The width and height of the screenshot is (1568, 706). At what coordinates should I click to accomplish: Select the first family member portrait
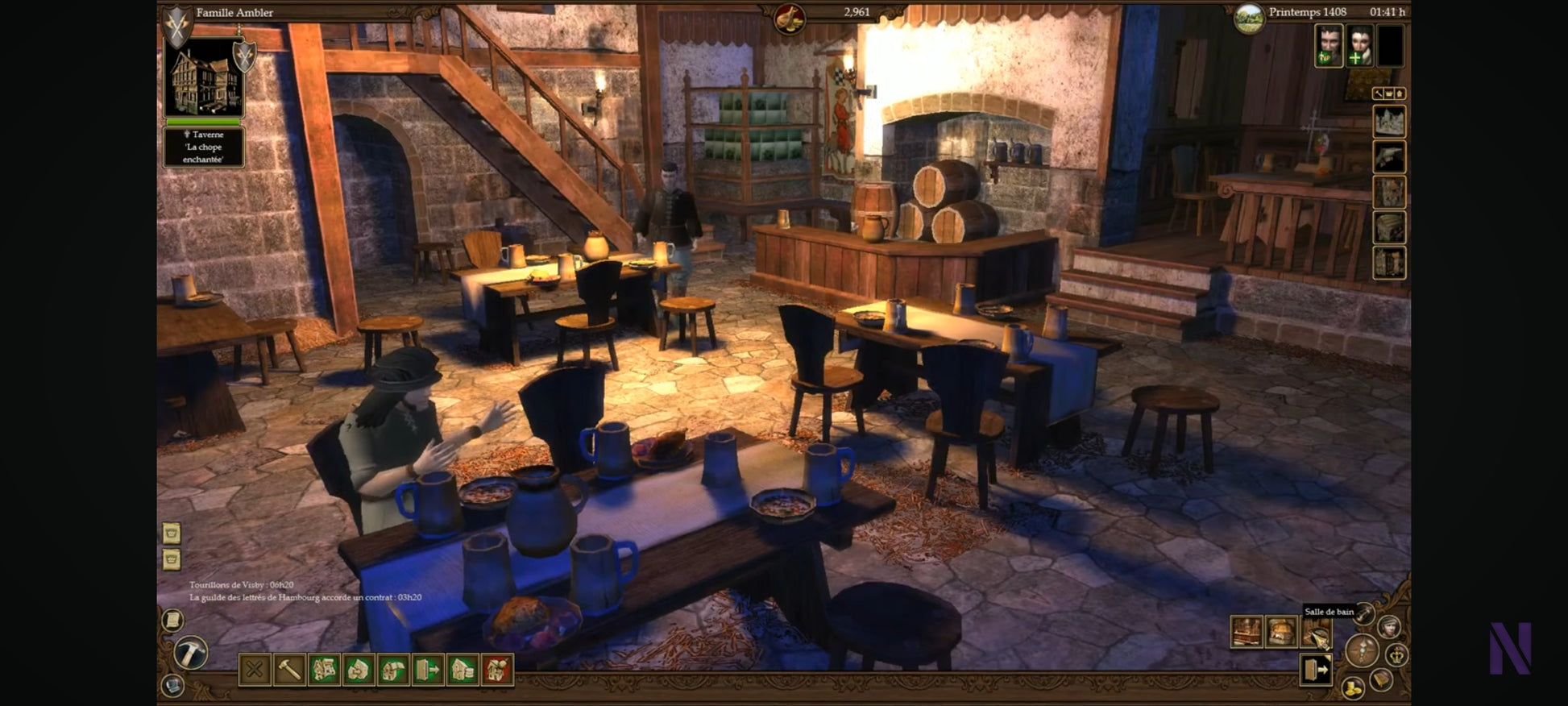point(1329,46)
